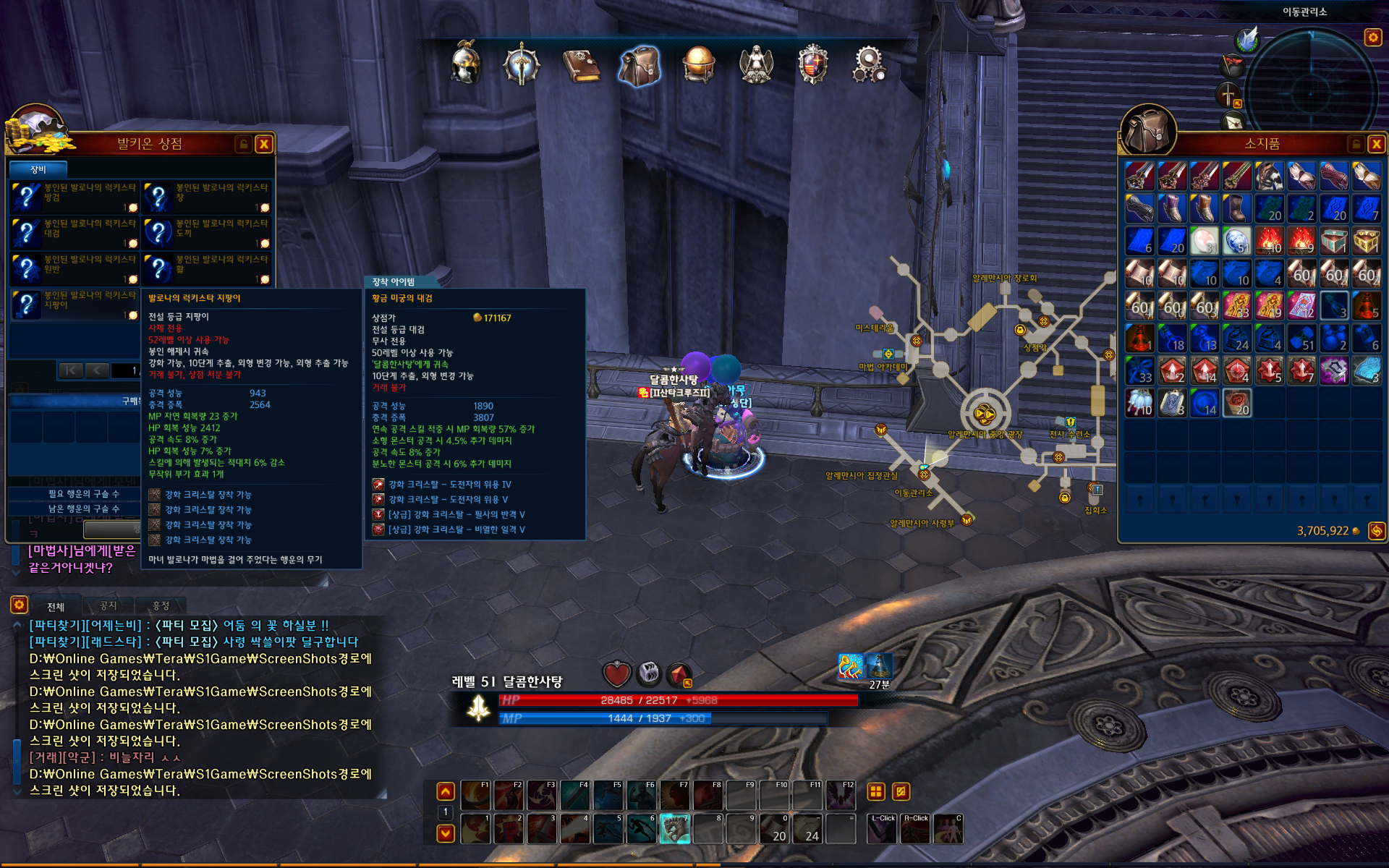The width and height of the screenshot is (1389, 868).
Task: Open the chat settings gear button
Action: pyautogui.click(x=19, y=605)
